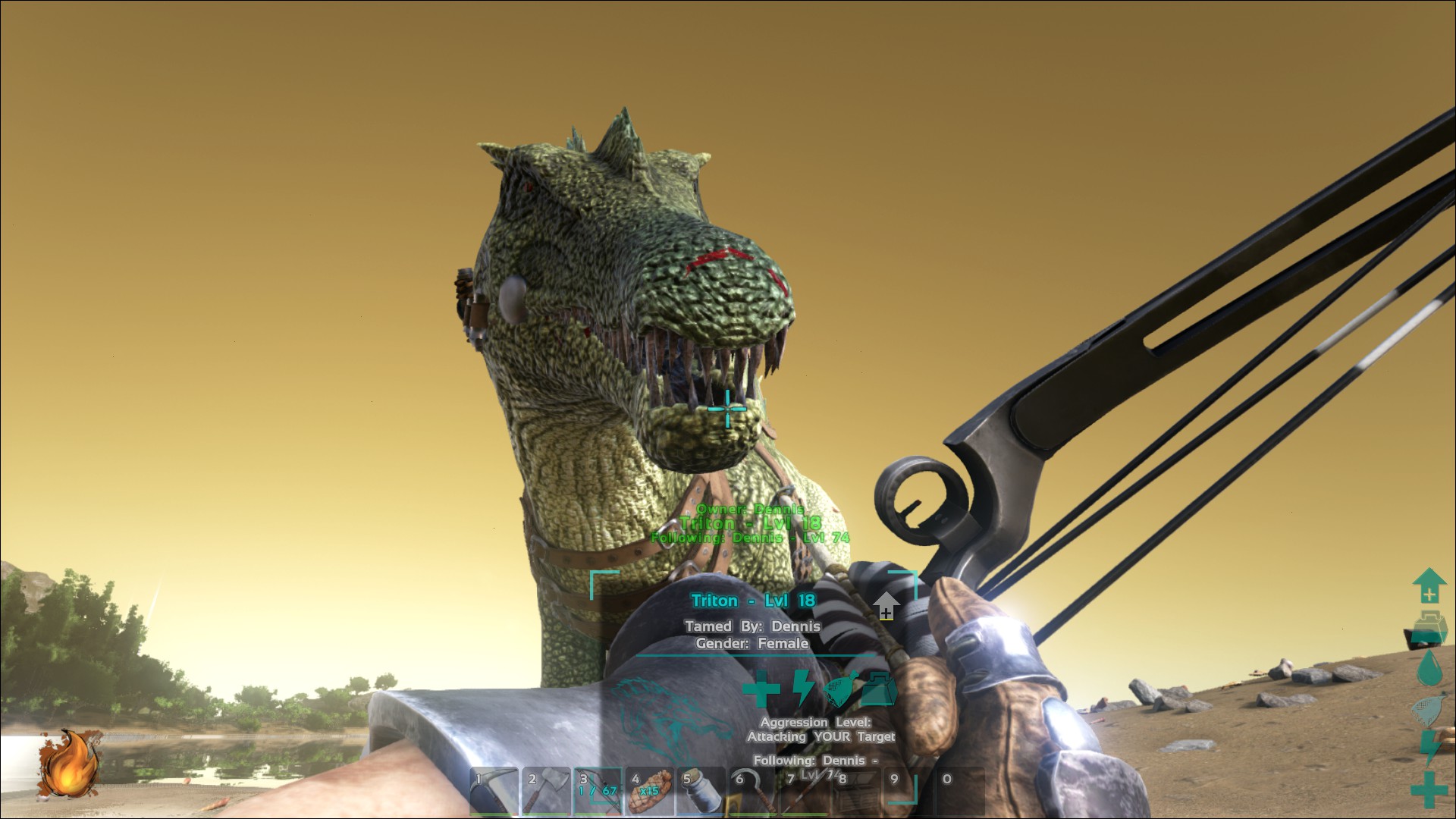Select the spear in hotbar slot 7
Viewport: 1456px width, 819px height.
[804, 791]
